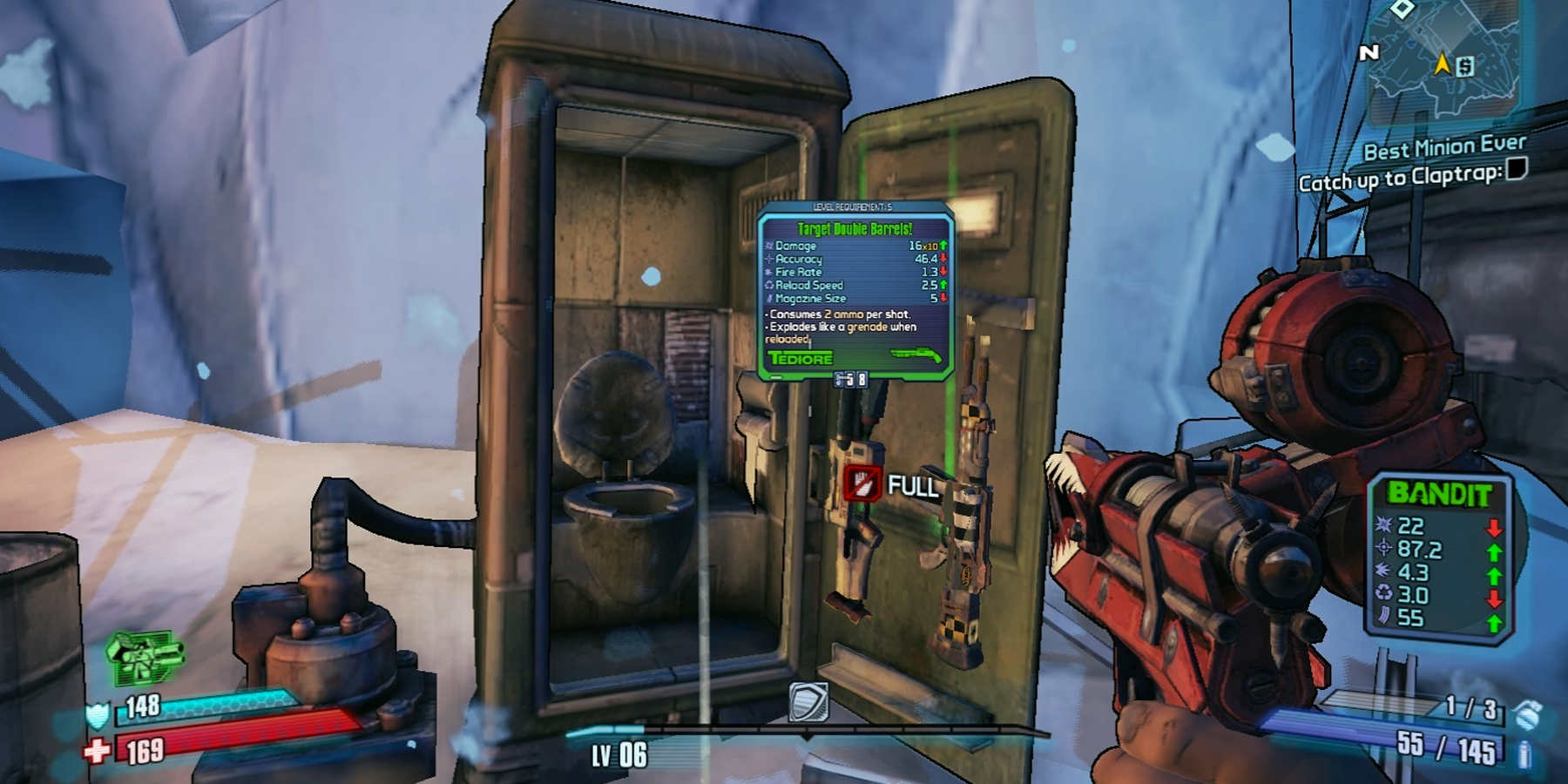Select the Bandit weapon comparison panel
Screen dimensions: 1568x784
pos(1438,558)
